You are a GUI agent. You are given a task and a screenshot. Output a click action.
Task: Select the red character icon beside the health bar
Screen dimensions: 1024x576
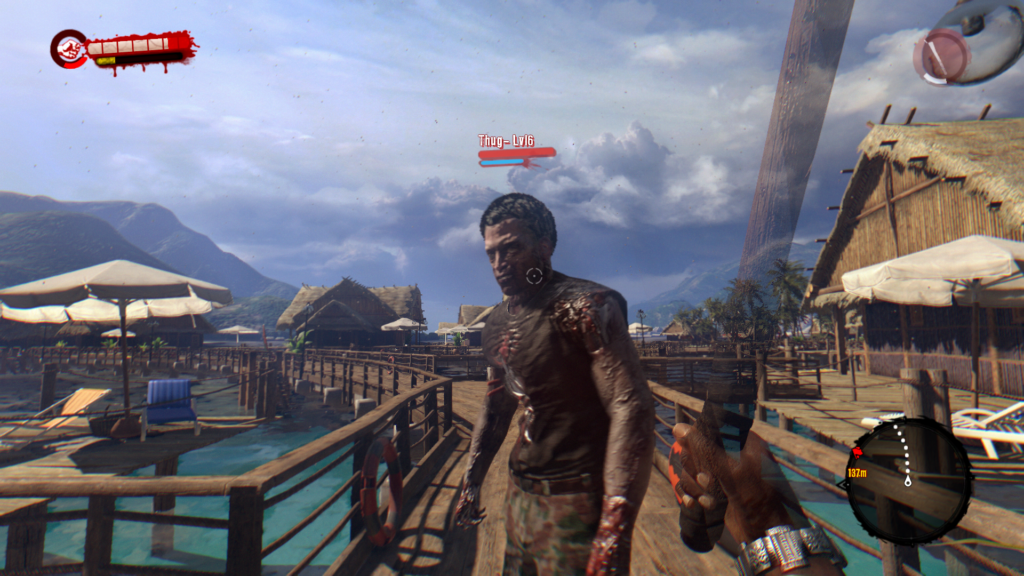tap(69, 48)
